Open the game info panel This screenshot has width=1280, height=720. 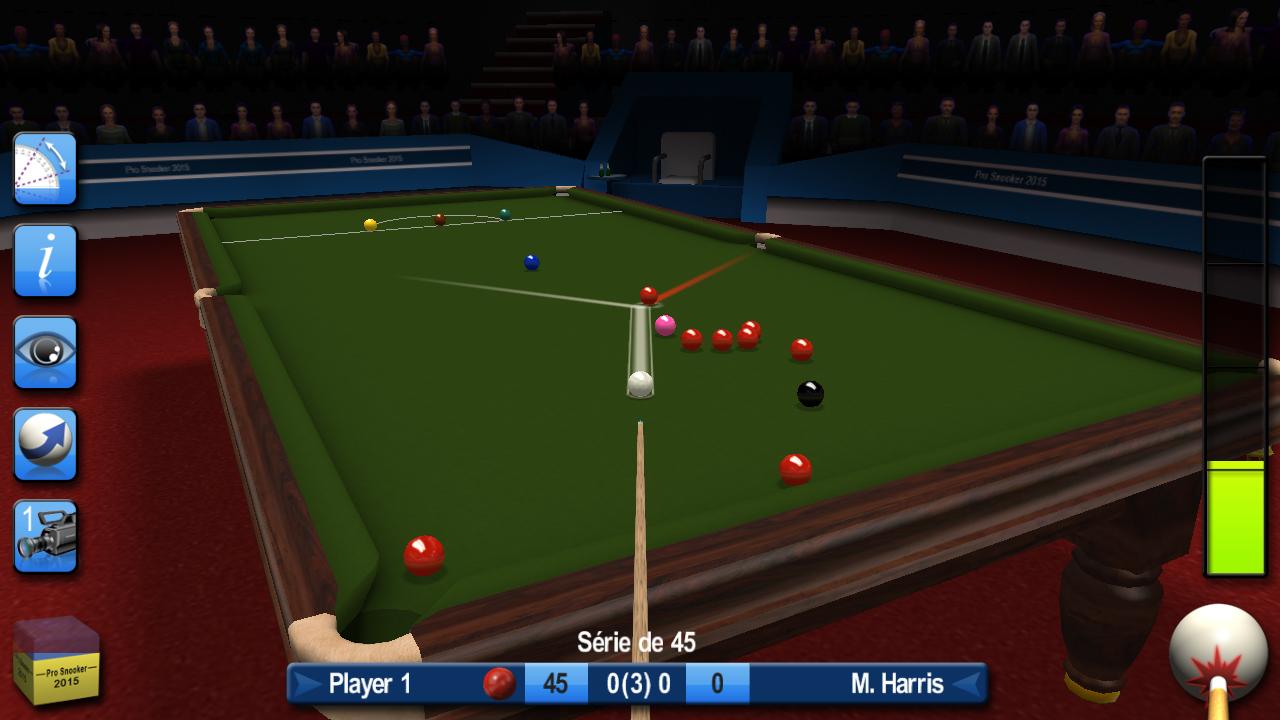click(x=44, y=260)
